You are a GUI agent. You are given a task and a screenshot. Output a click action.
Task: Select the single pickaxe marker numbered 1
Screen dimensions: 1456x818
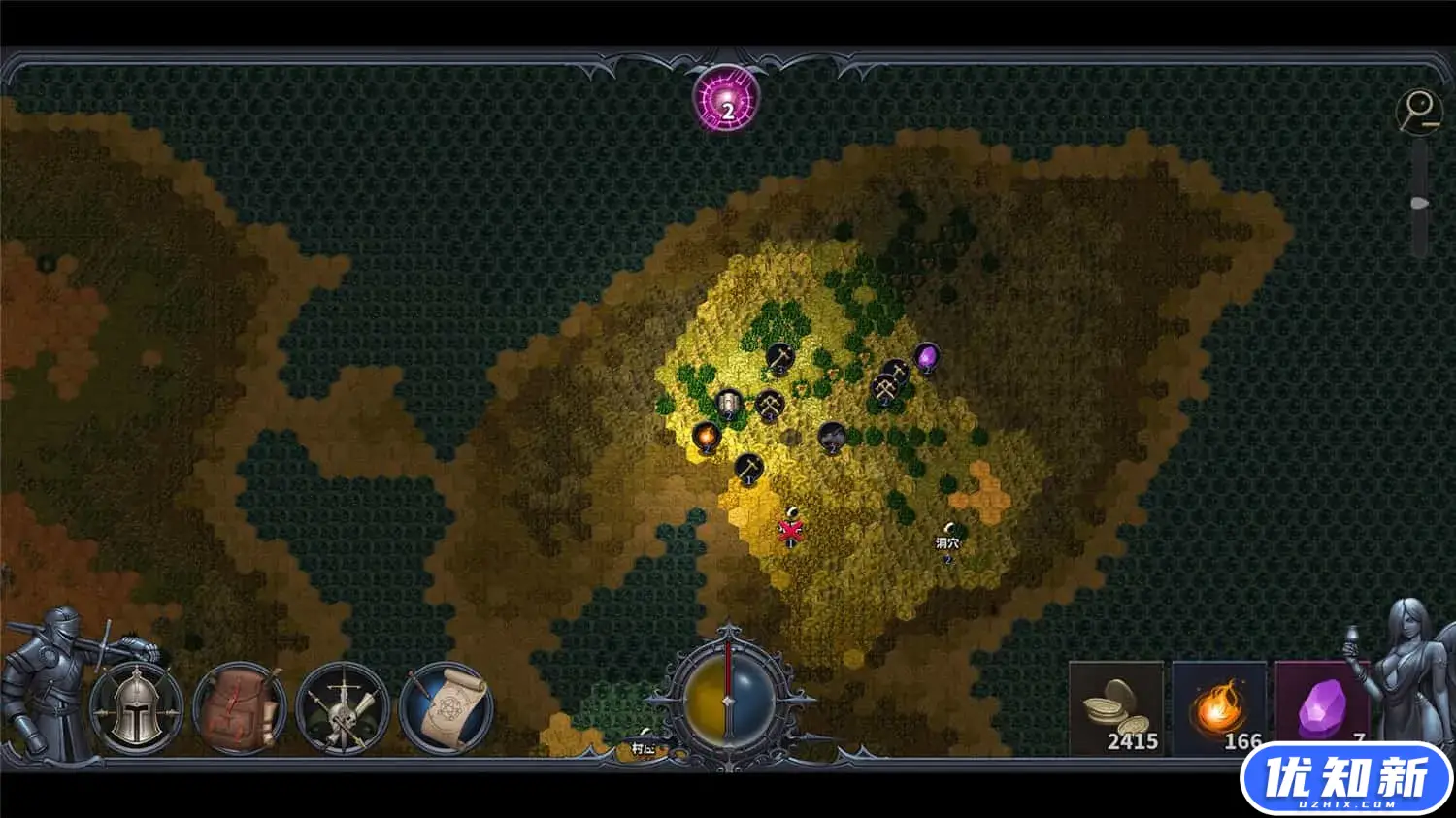(748, 468)
